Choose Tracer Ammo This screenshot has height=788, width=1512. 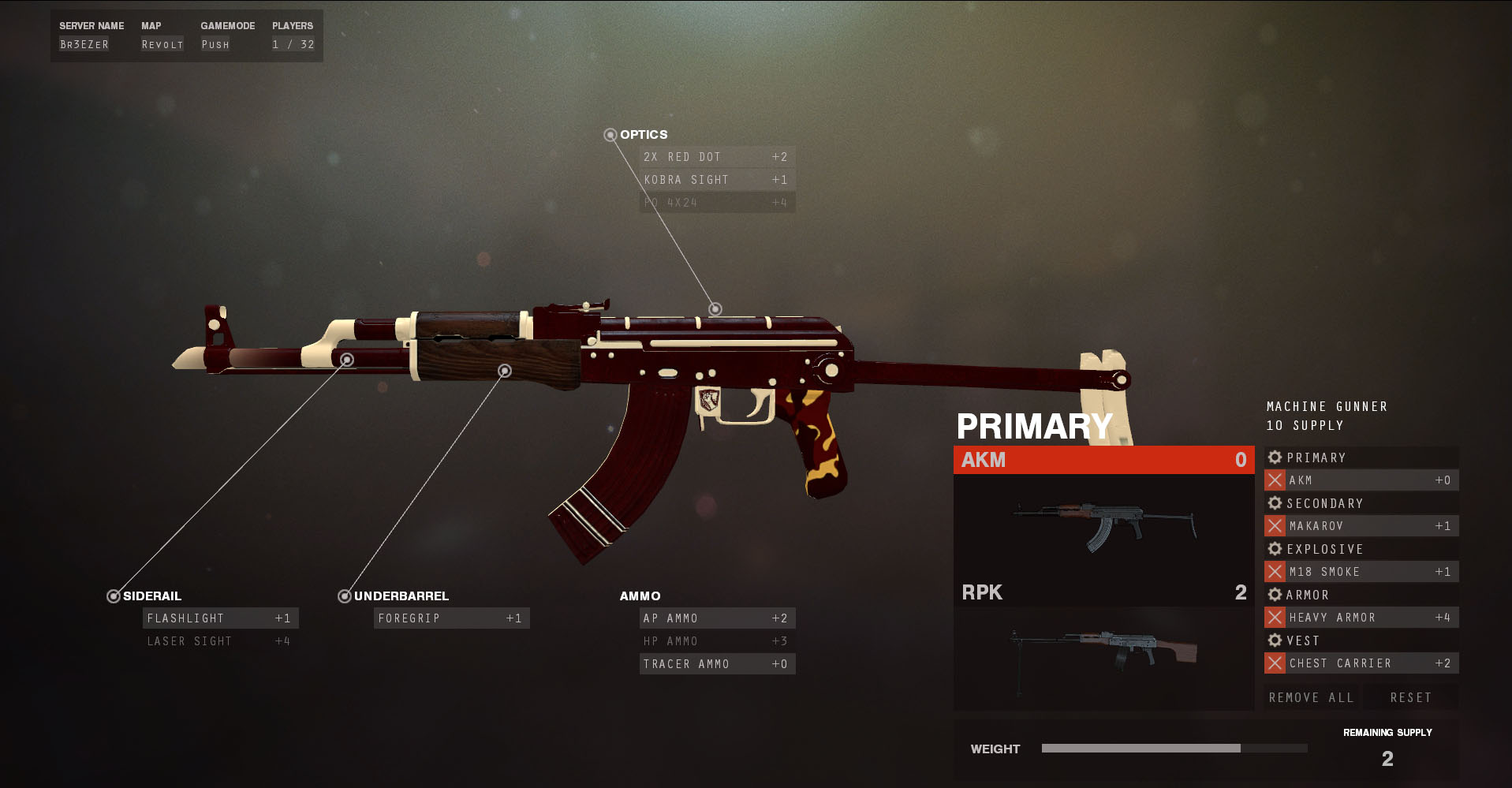pyautogui.click(x=716, y=664)
